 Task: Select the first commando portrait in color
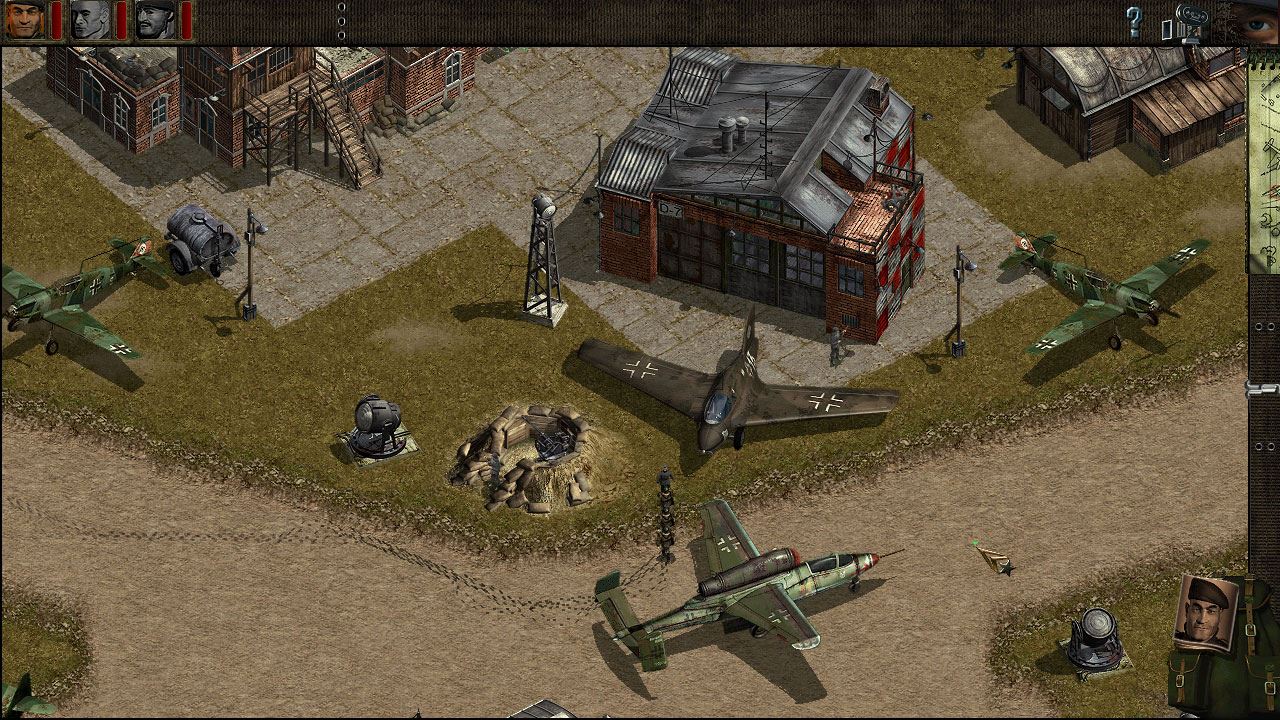click(25, 20)
